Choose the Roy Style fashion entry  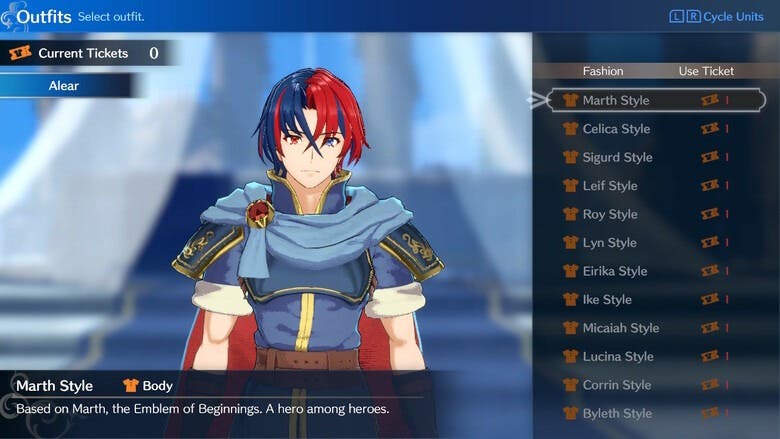pos(609,214)
